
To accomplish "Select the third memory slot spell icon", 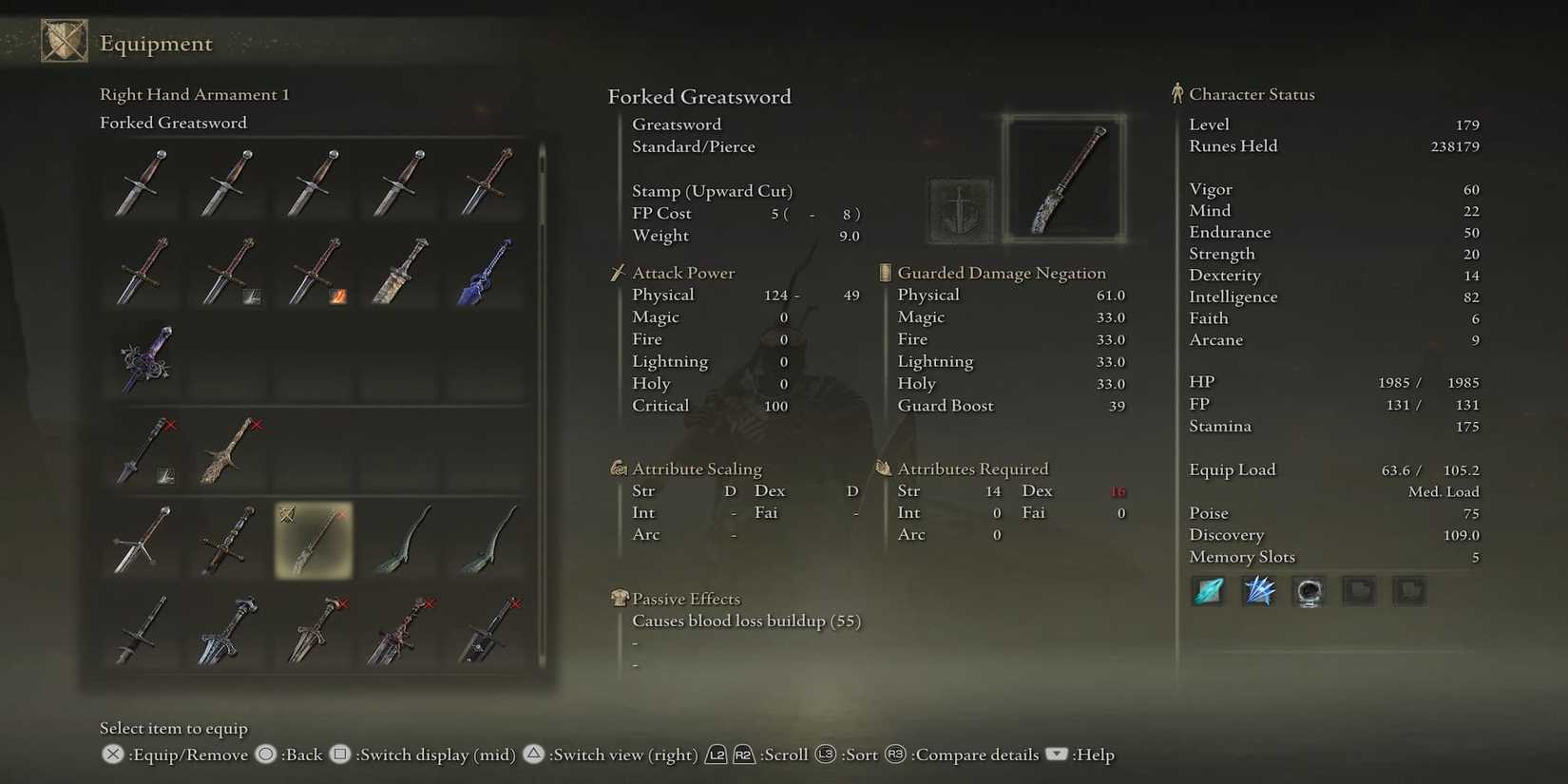I will 1309,591.
